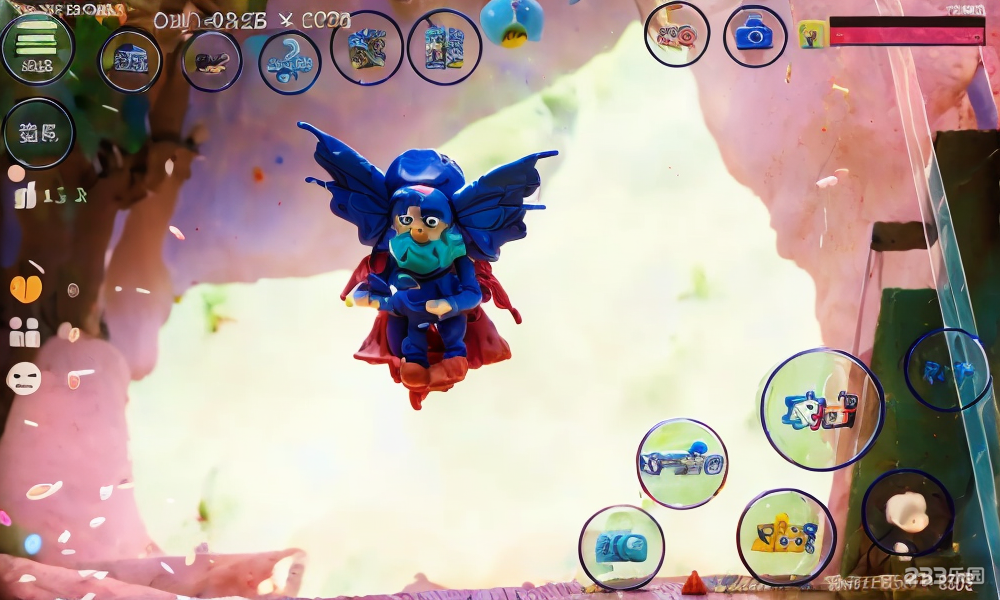Open the two-people friends icon

pyautogui.click(x=24, y=333)
